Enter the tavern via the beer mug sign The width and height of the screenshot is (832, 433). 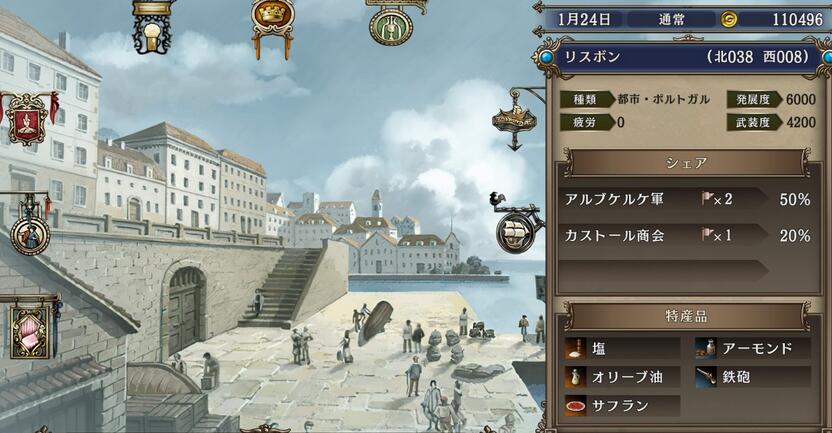point(151,30)
